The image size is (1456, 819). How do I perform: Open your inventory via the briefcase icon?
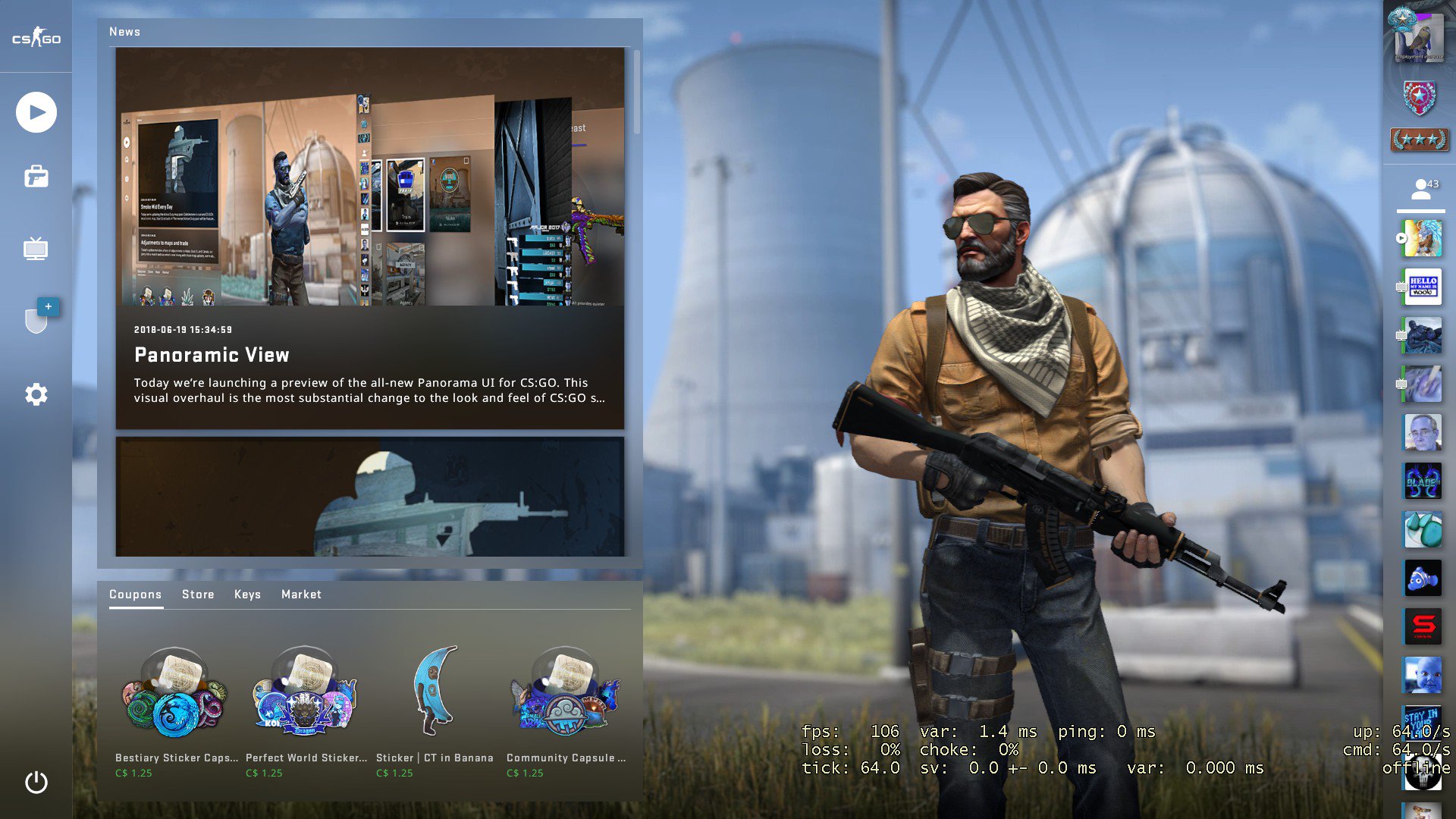(x=35, y=177)
